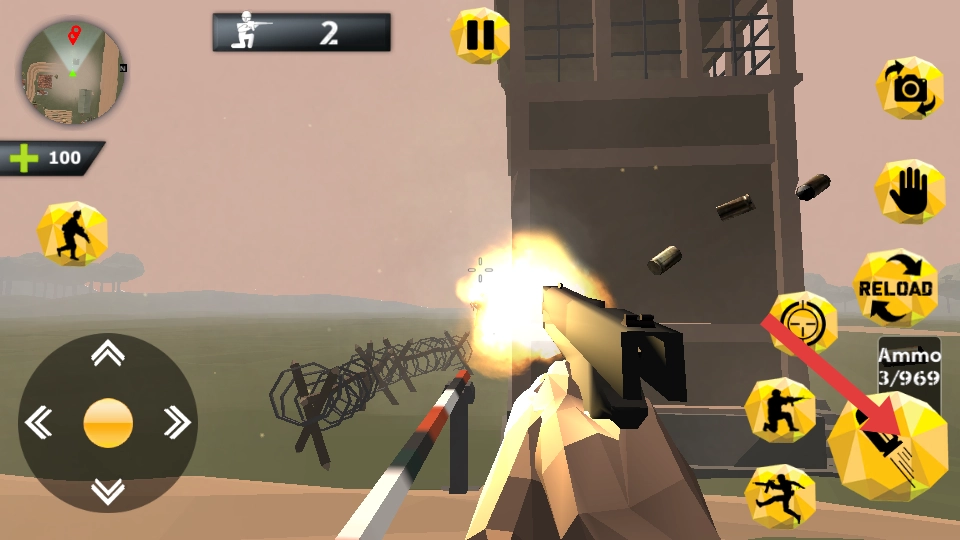Tap the jumping soldier button

pos(780,496)
